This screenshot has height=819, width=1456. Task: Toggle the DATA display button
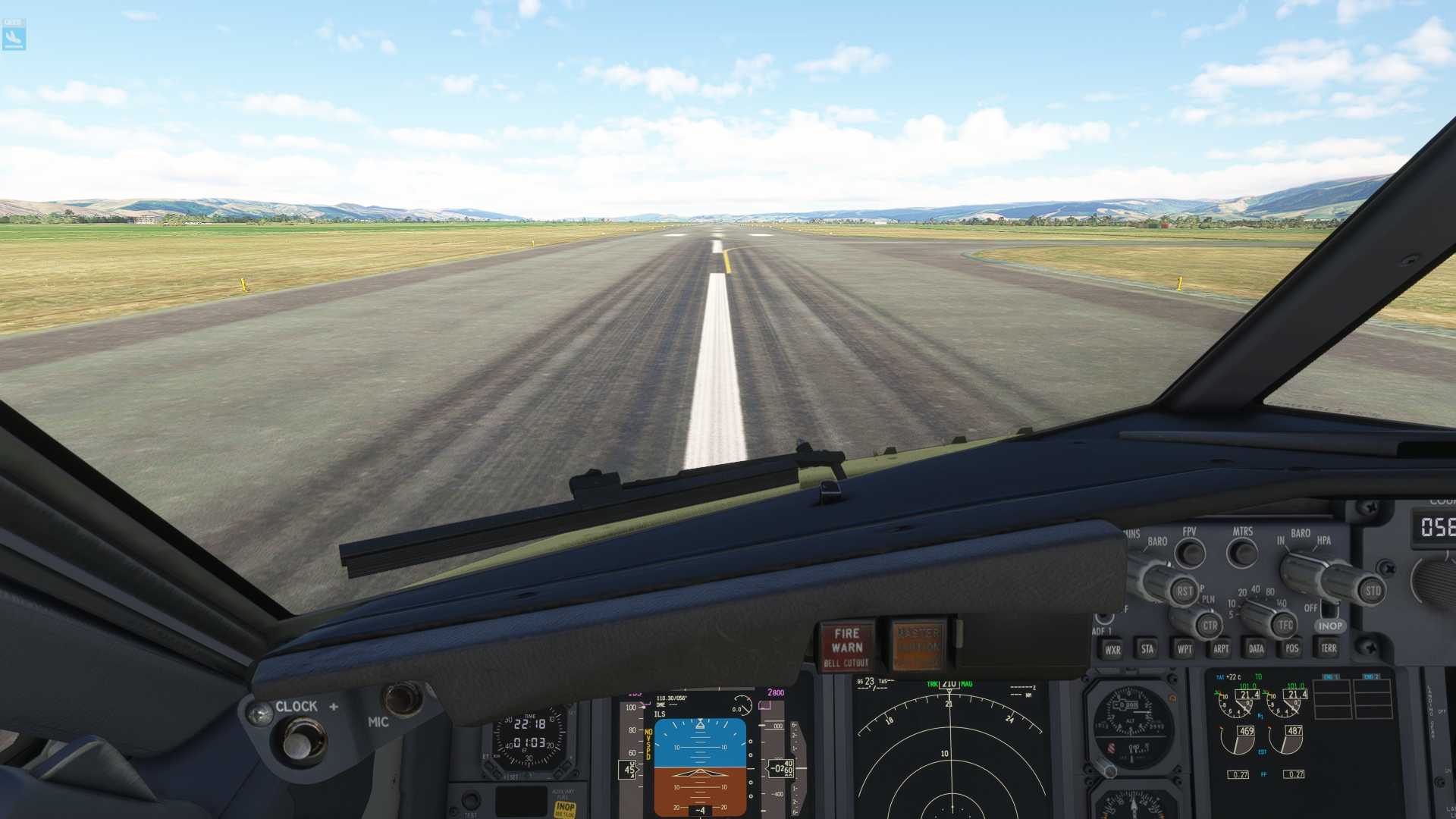click(1256, 648)
